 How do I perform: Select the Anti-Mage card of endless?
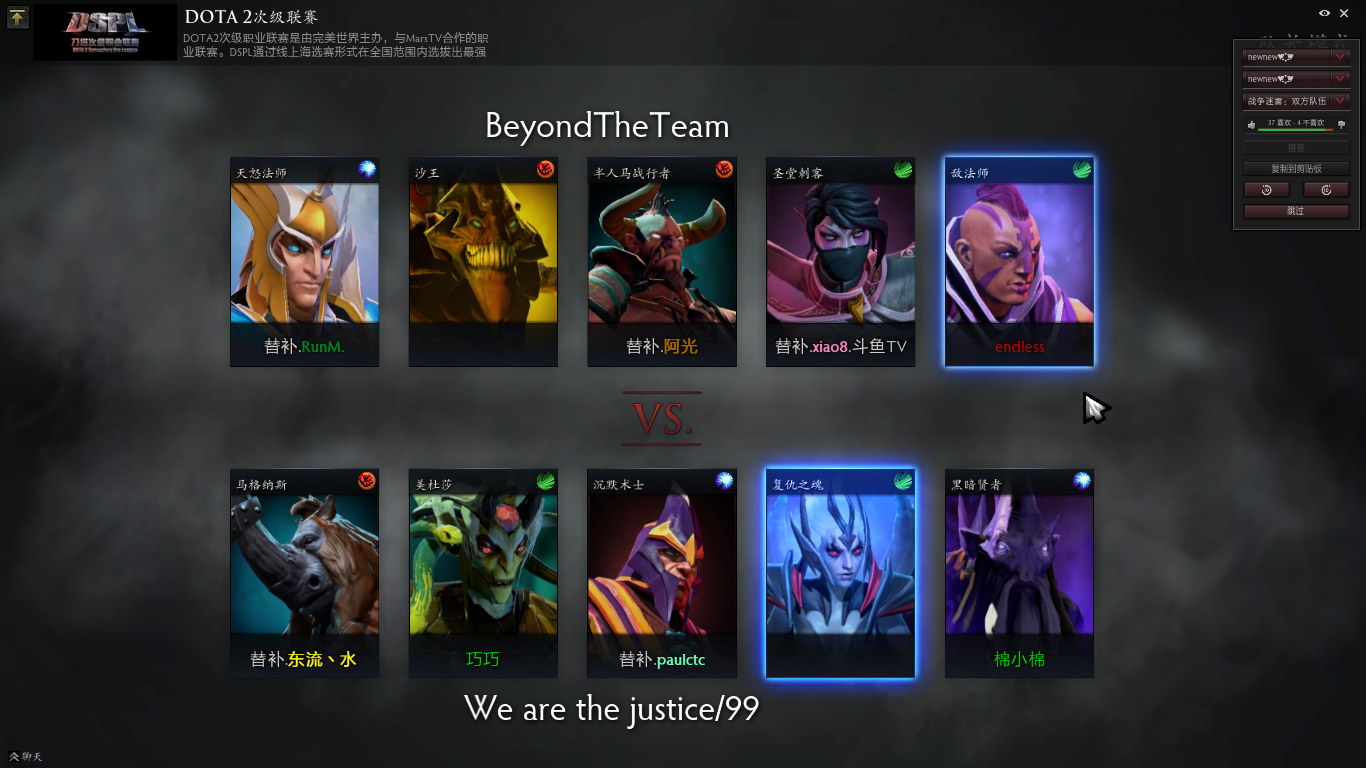click(1019, 262)
